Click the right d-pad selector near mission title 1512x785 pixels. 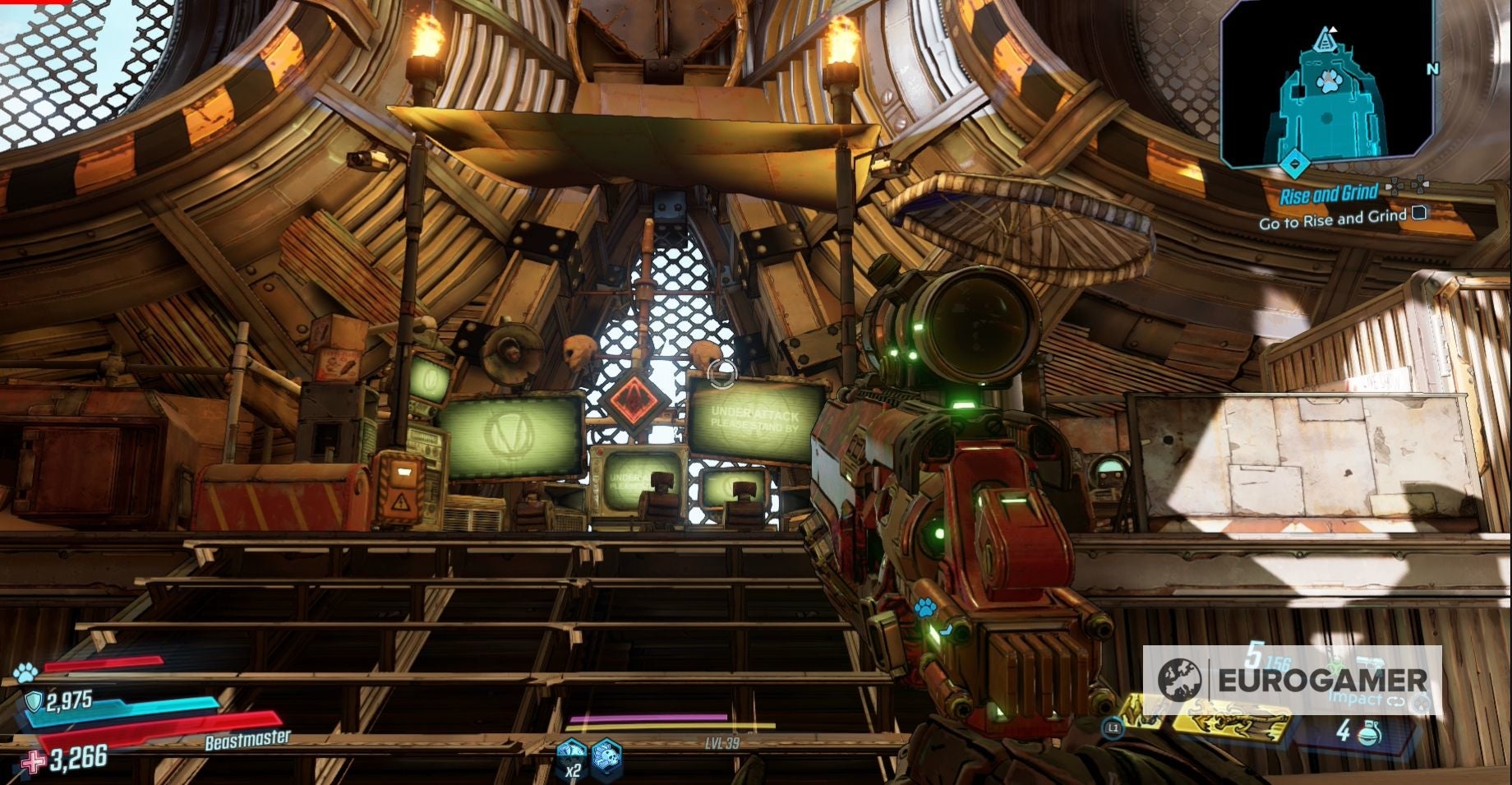(1419, 185)
